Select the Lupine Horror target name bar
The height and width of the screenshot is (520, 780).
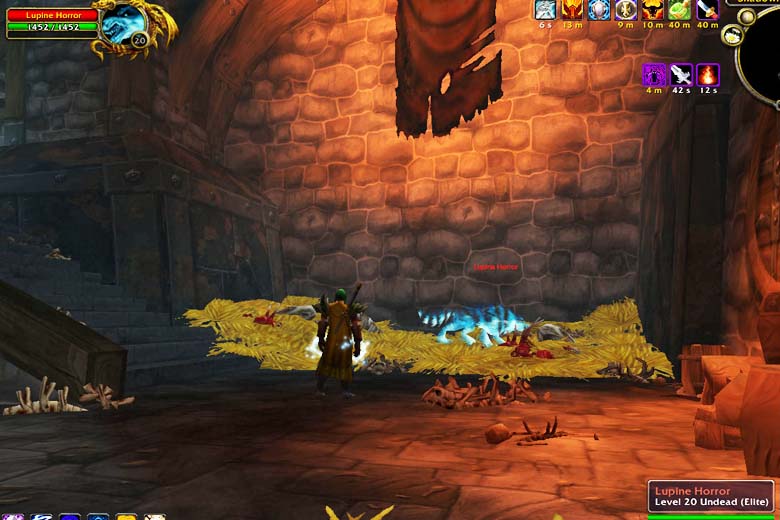click(52, 15)
